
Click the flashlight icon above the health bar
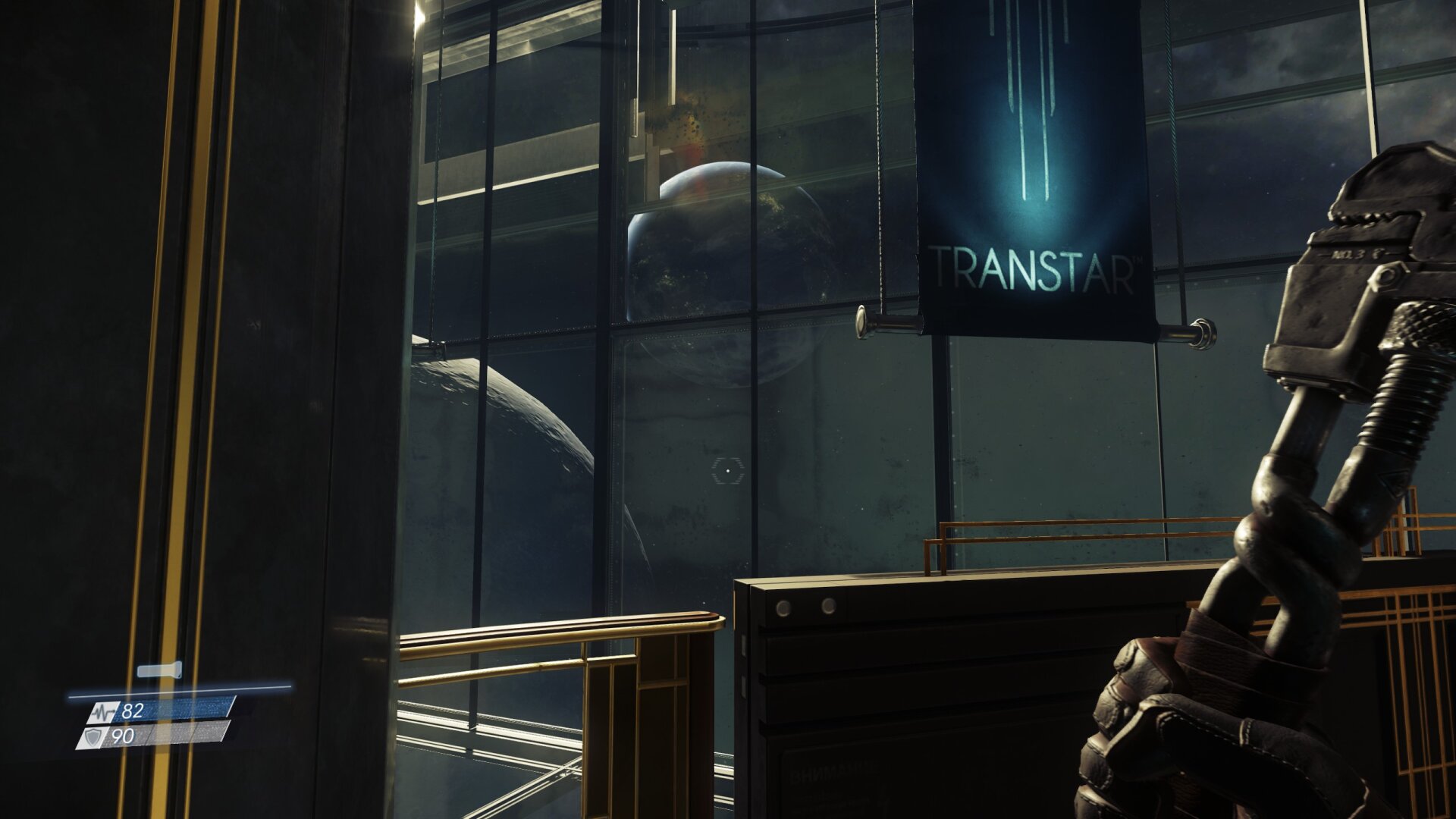click(x=159, y=670)
